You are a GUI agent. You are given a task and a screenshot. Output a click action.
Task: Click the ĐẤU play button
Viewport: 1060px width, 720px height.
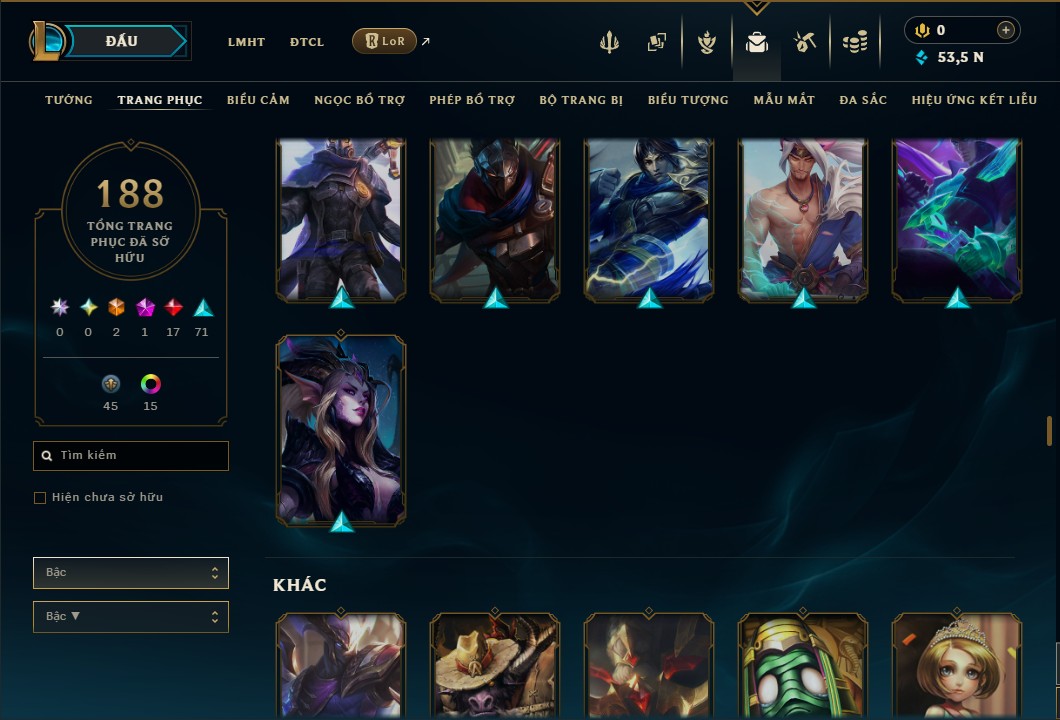tap(121, 41)
